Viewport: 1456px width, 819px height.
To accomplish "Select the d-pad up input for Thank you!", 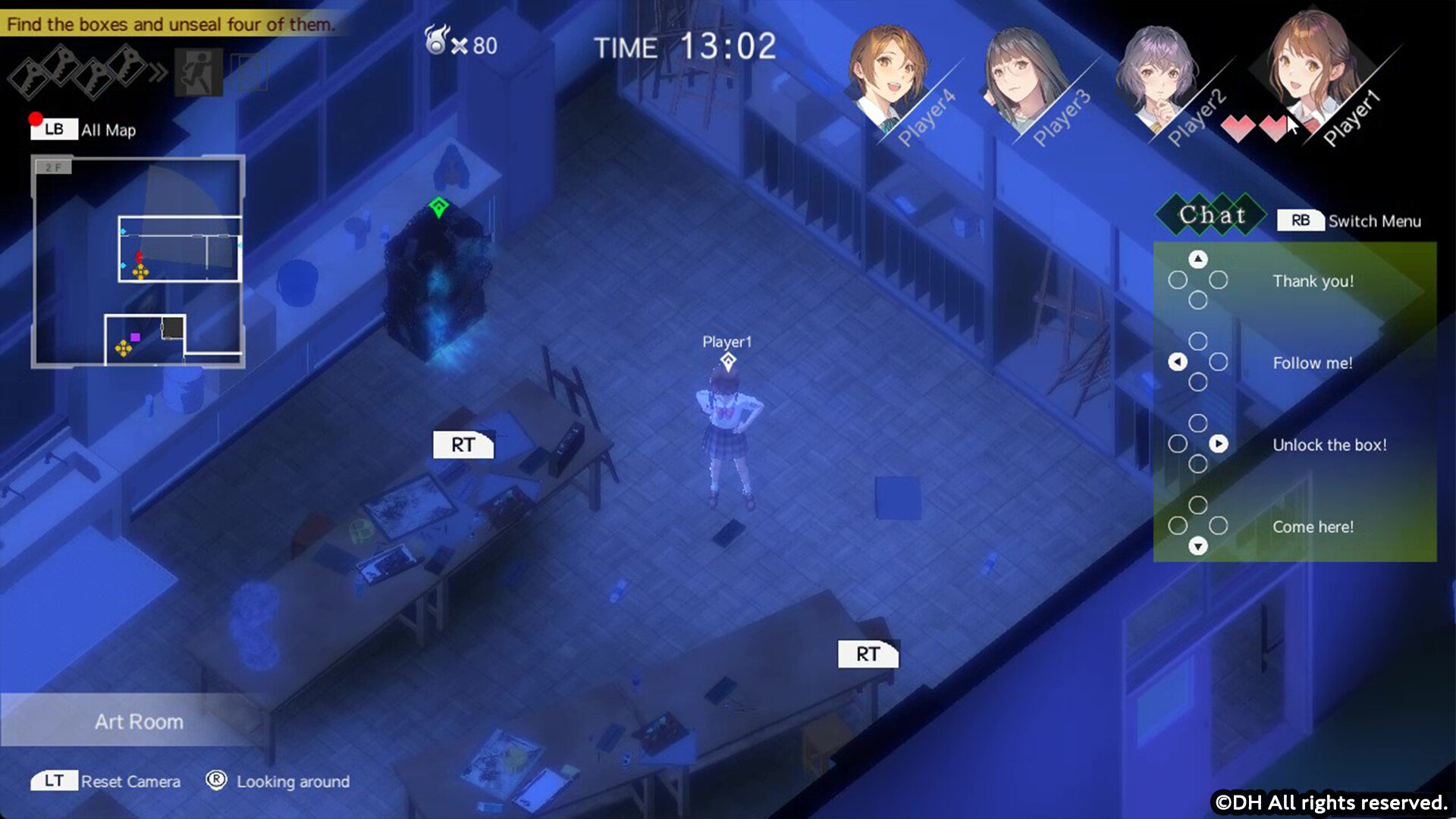I will click(x=1197, y=258).
